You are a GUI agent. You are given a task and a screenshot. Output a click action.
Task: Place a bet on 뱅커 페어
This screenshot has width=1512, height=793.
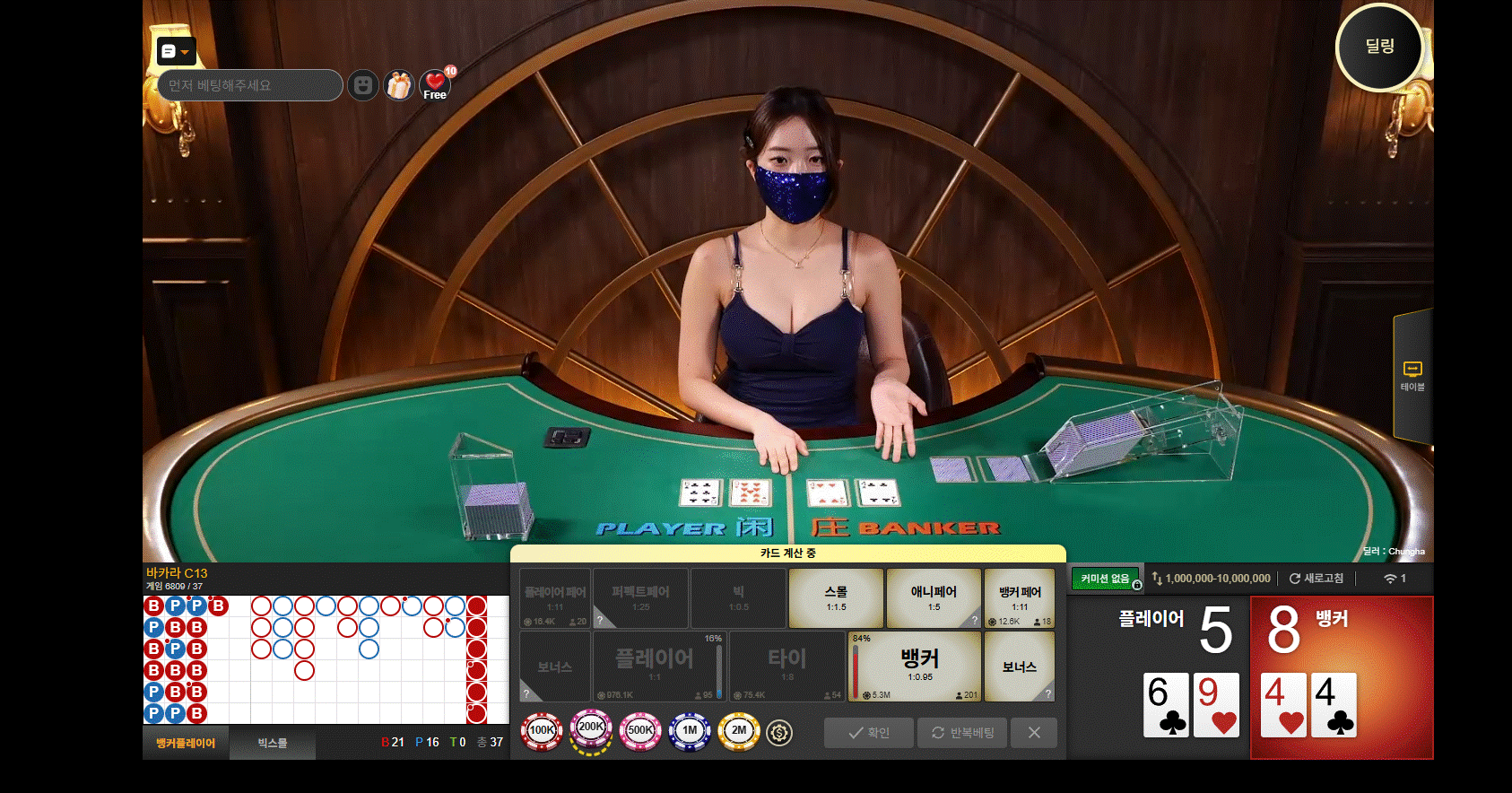pyautogui.click(x=1020, y=598)
